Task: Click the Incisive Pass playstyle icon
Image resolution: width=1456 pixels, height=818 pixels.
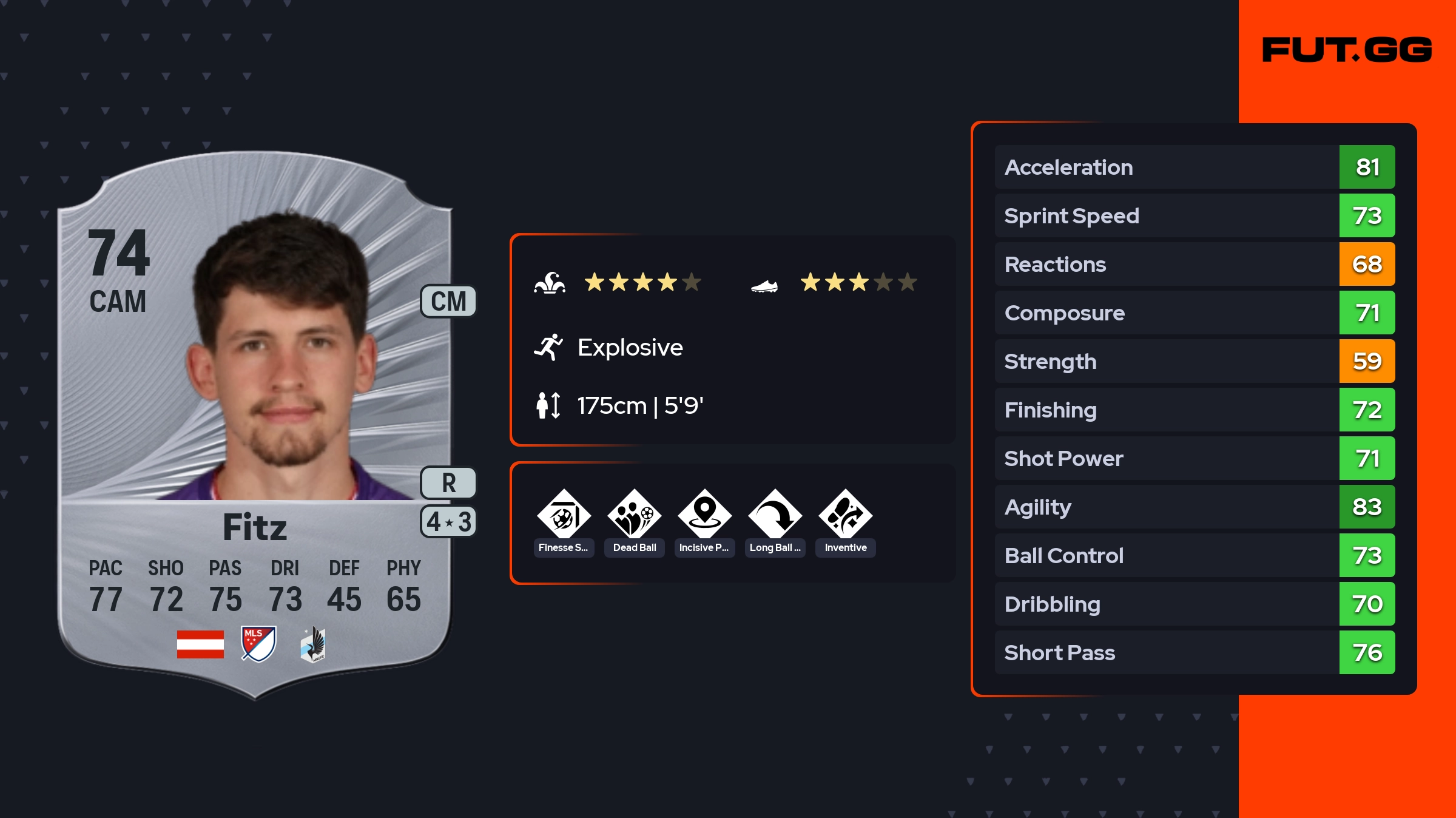Action: (704, 516)
